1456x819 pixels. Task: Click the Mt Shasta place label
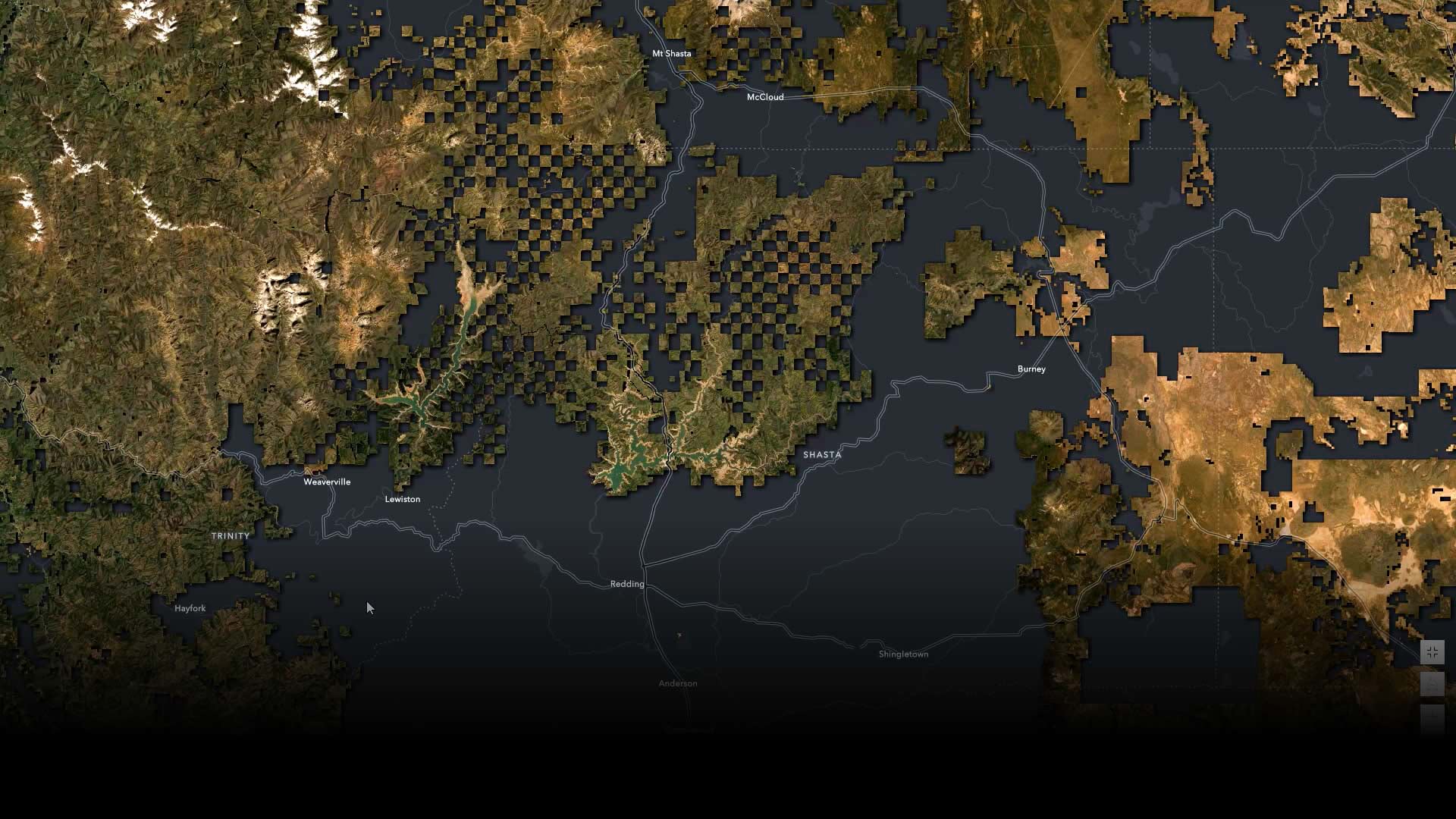click(672, 53)
